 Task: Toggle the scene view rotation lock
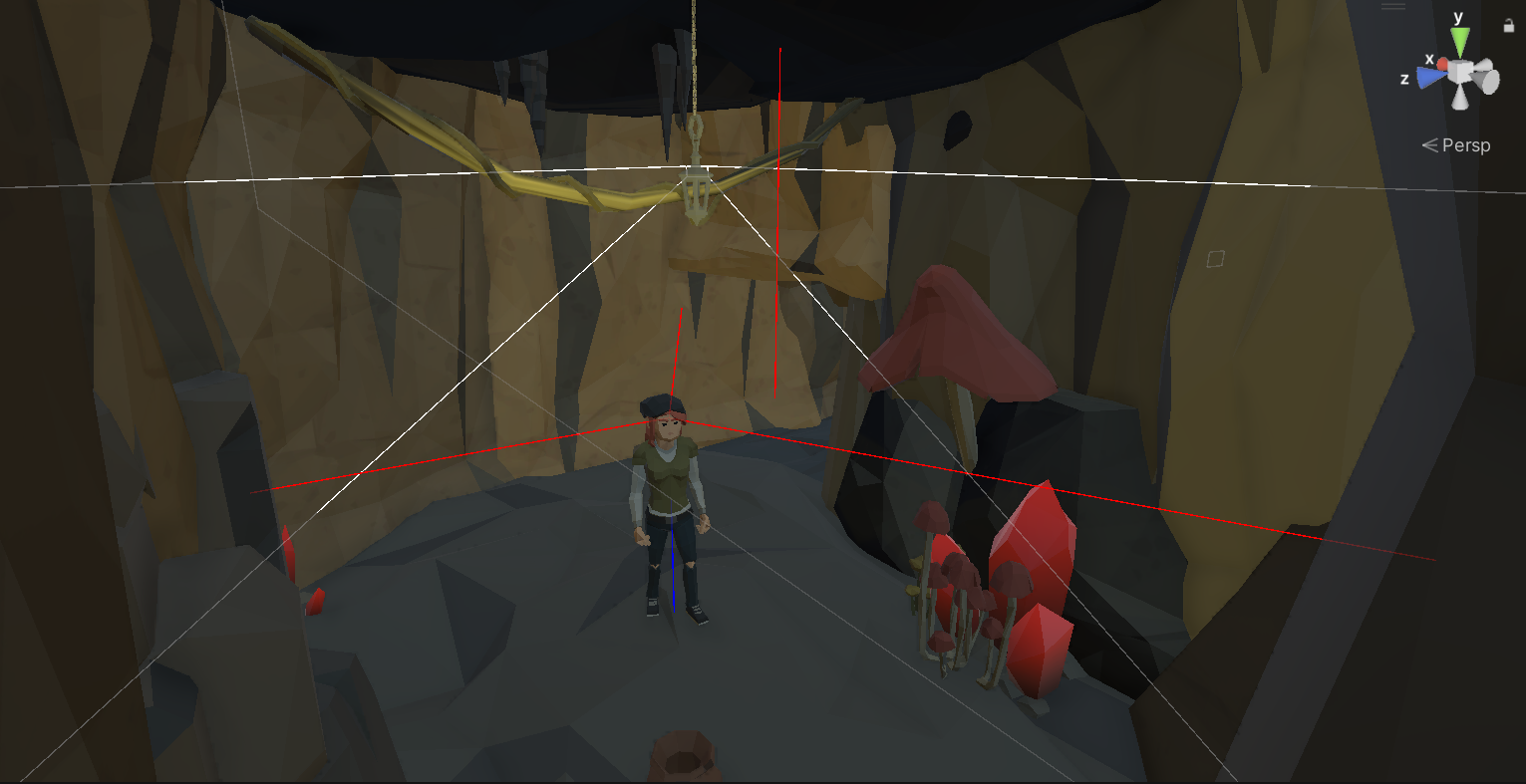point(1508,26)
